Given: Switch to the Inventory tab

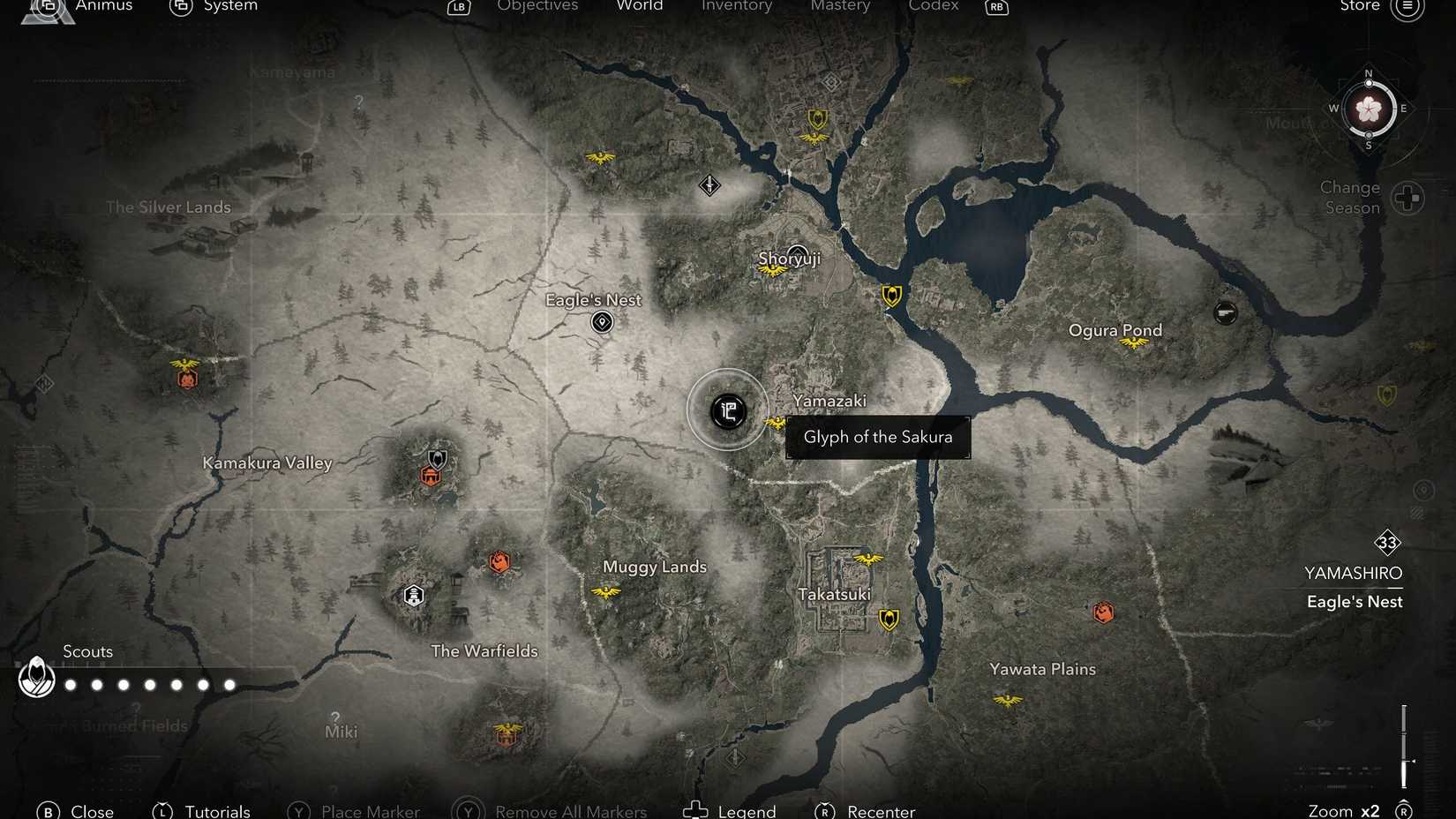Looking at the screenshot, I should click(x=737, y=6).
